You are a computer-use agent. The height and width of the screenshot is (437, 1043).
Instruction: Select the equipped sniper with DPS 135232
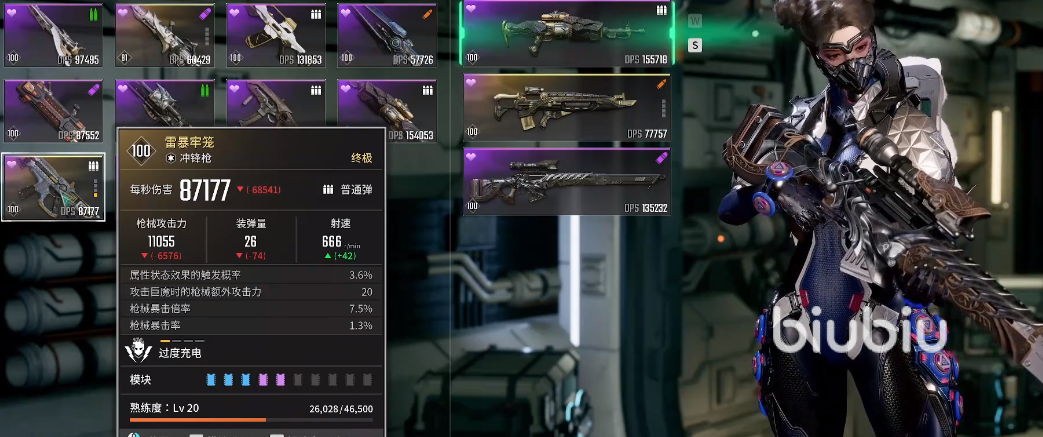click(x=566, y=181)
